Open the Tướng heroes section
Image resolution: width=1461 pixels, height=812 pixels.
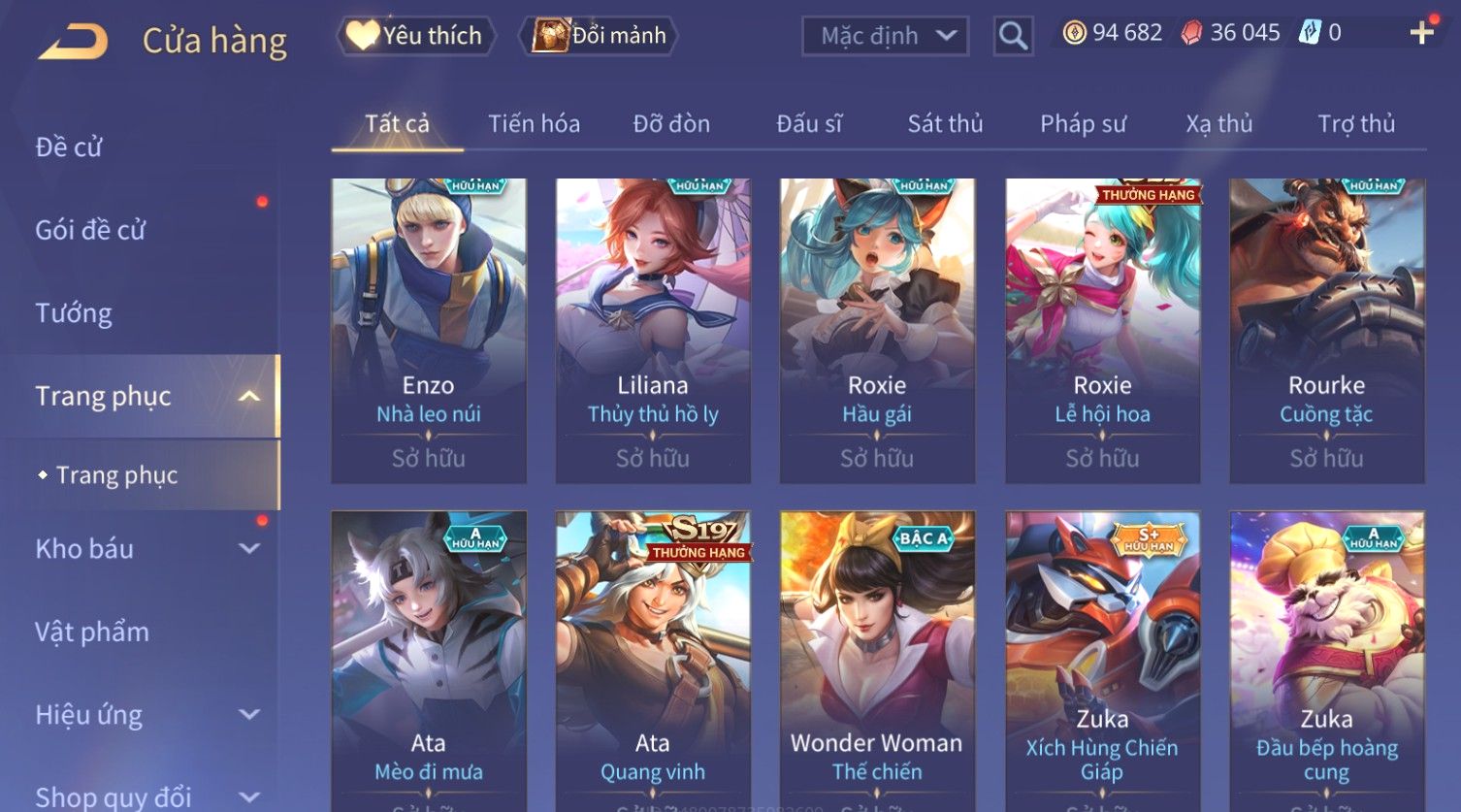74,313
